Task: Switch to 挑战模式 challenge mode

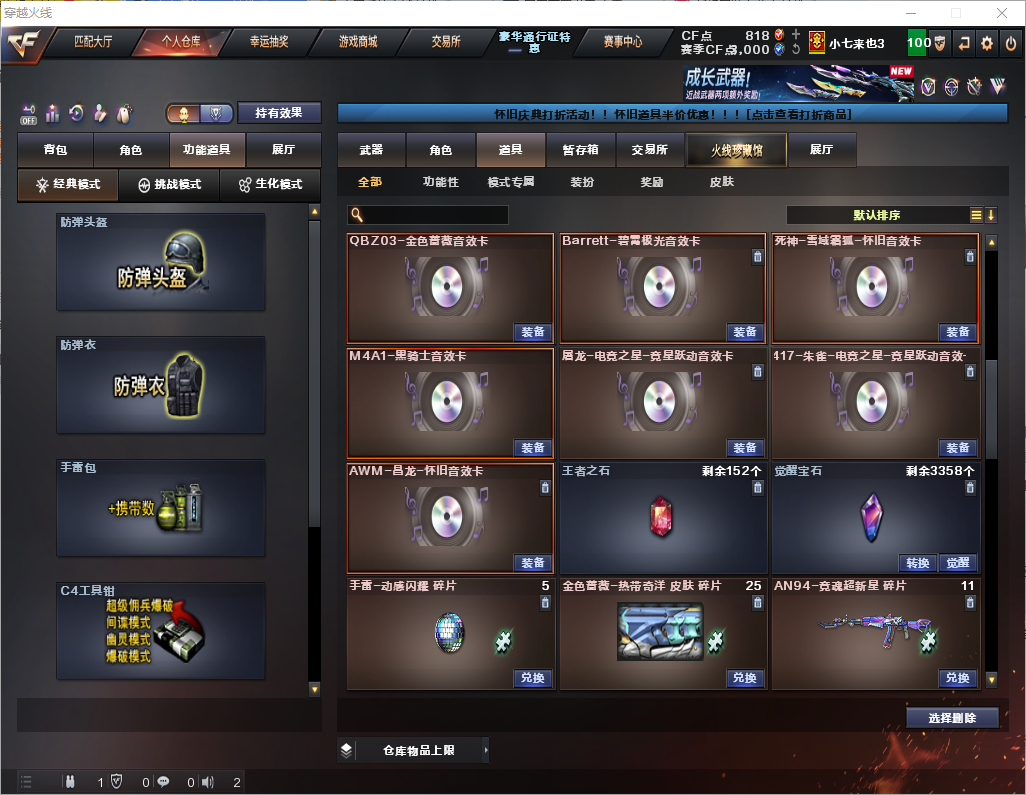Action: [170, 185]
